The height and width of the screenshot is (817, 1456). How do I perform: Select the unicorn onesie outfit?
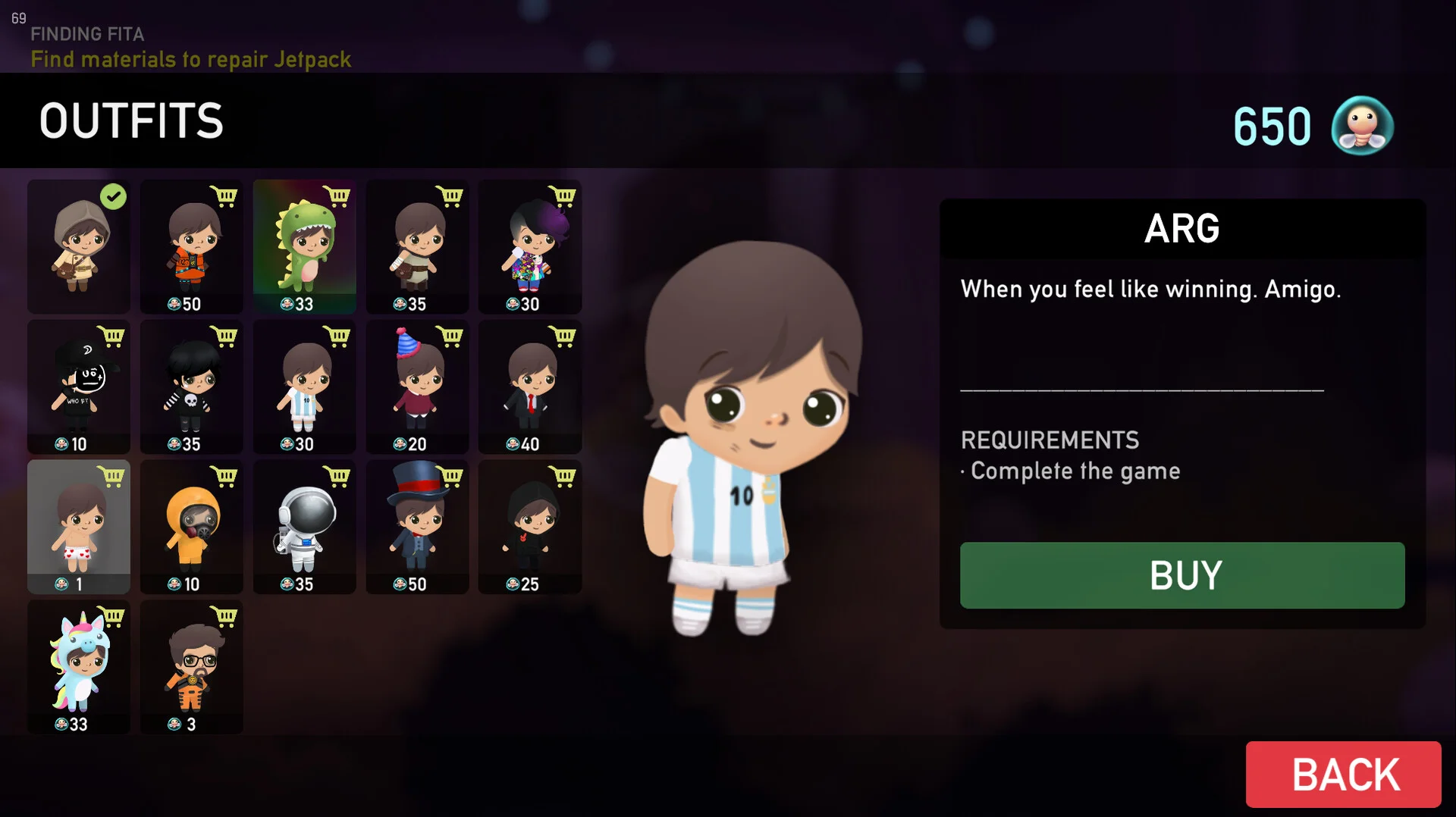tap(79, 667)
